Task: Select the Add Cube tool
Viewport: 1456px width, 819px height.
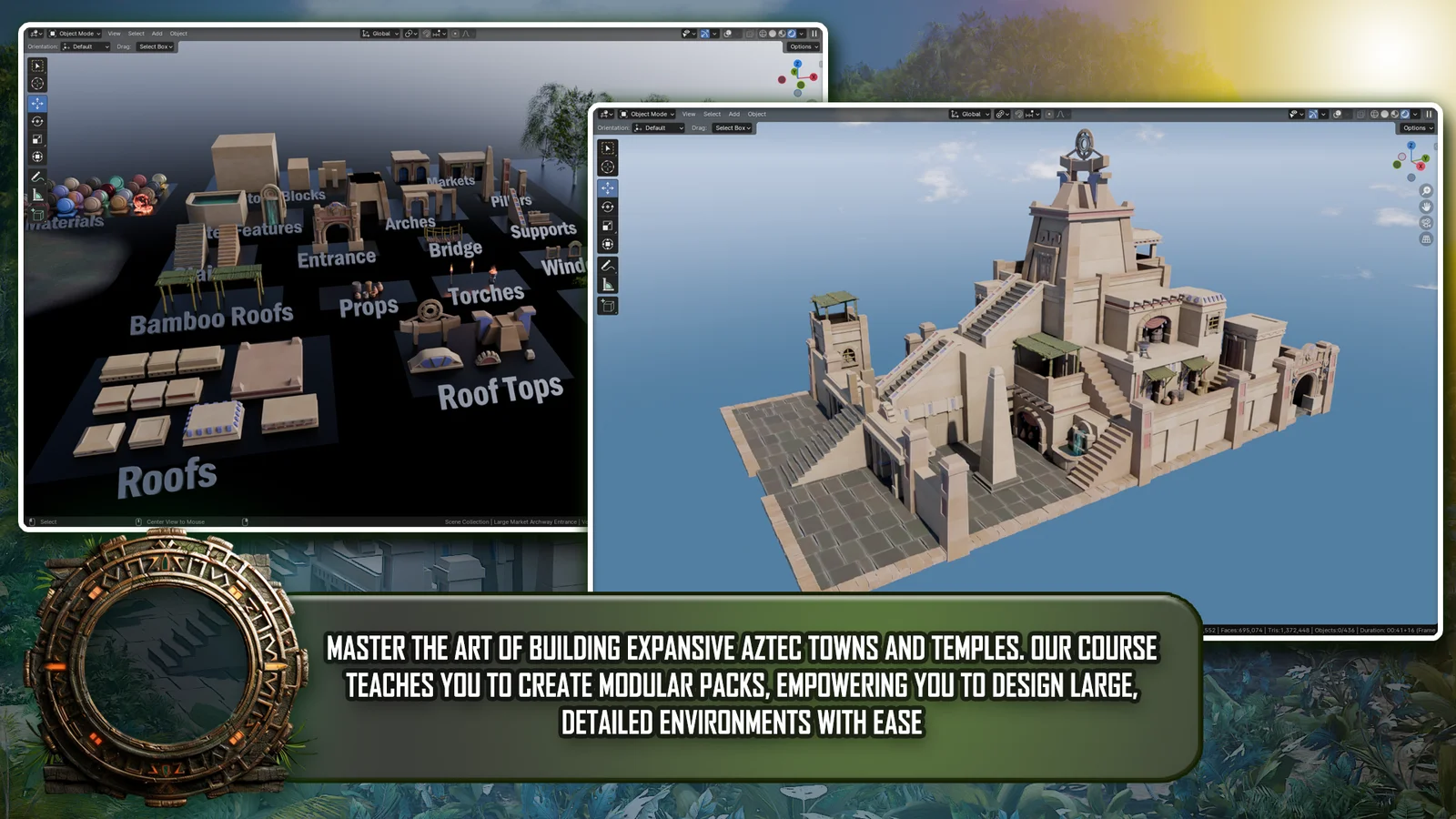Action: tap(607, 303)
